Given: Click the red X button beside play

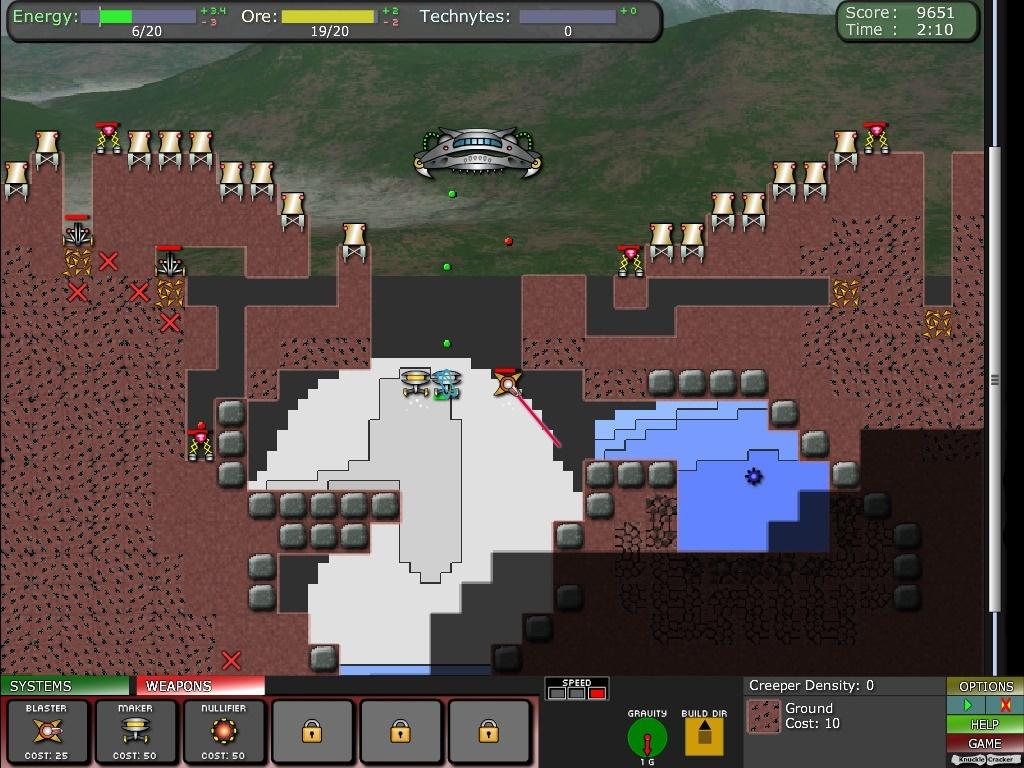Looking at the screenshot, I should pos(1005,705).
